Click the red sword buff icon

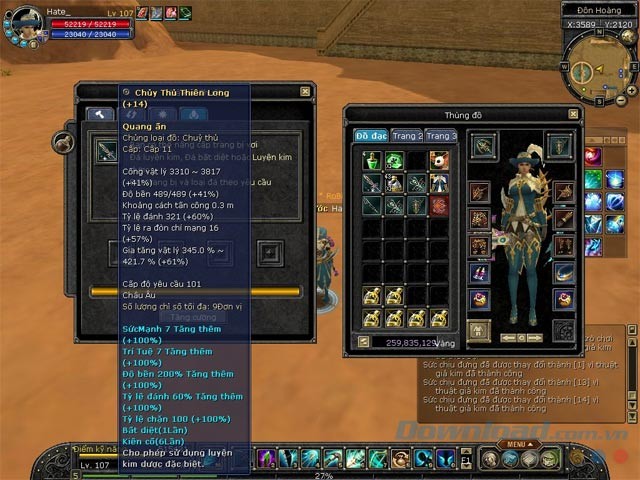[x=142, y=12]
